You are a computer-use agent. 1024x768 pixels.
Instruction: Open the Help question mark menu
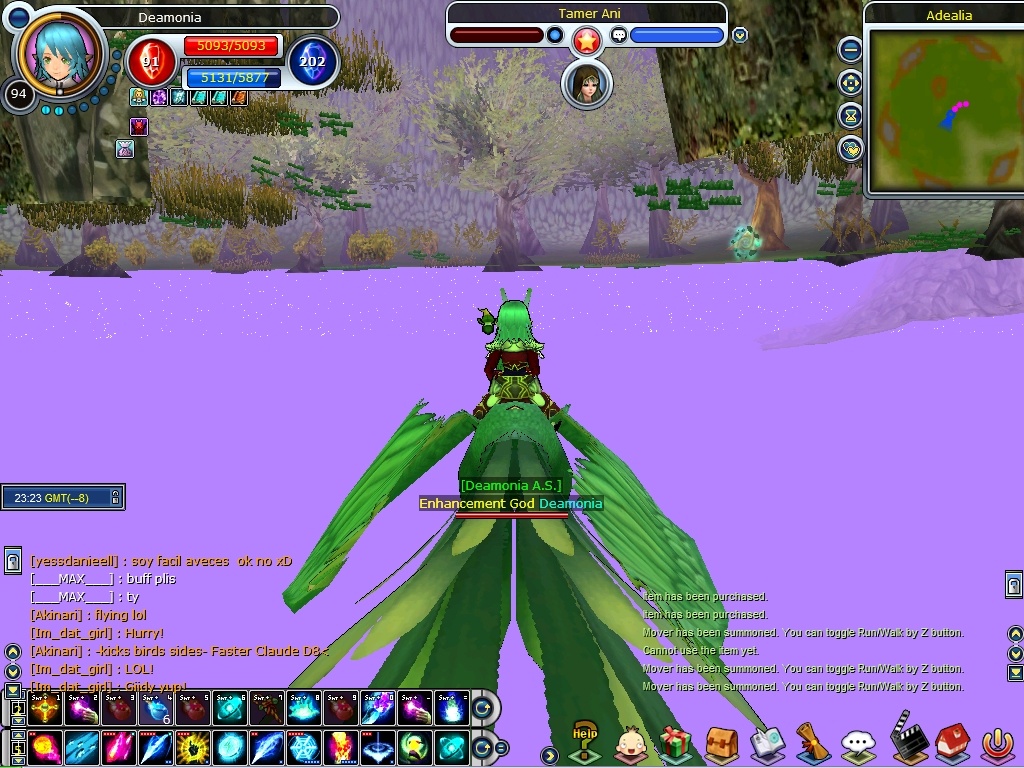coord(584,742)
